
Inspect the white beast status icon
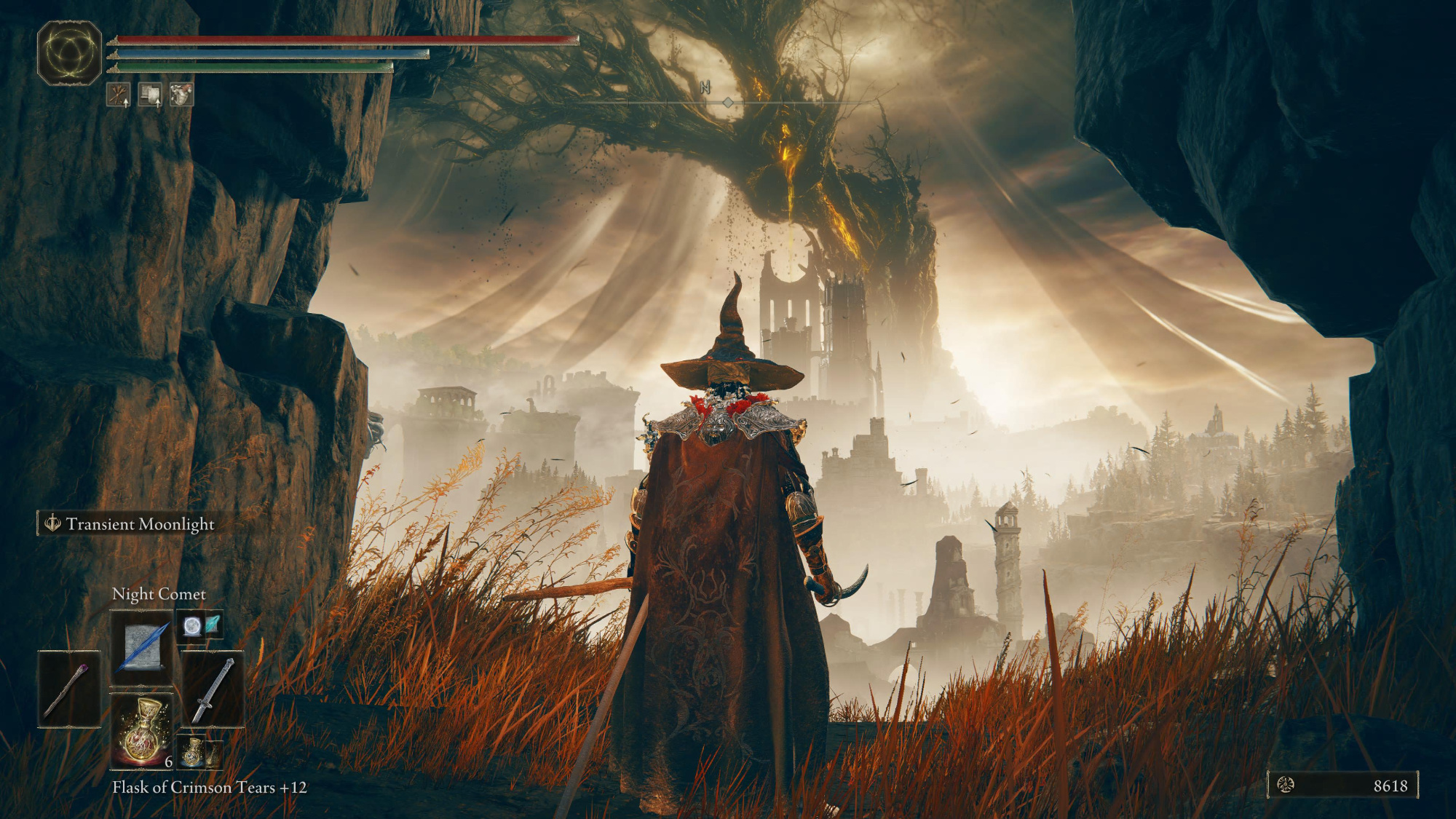181,95
